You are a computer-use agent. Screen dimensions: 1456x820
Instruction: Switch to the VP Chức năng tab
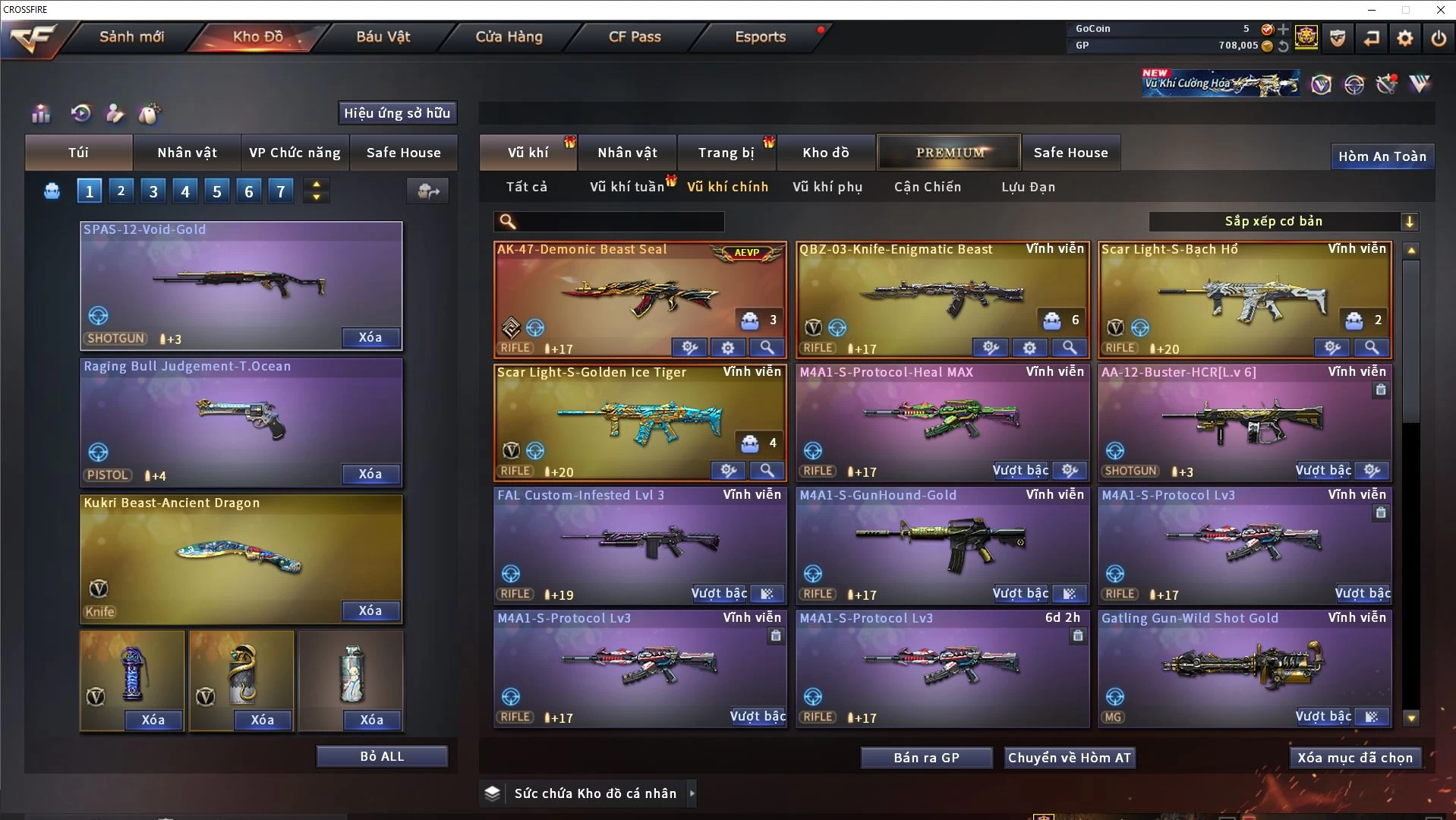click(295, 153)
